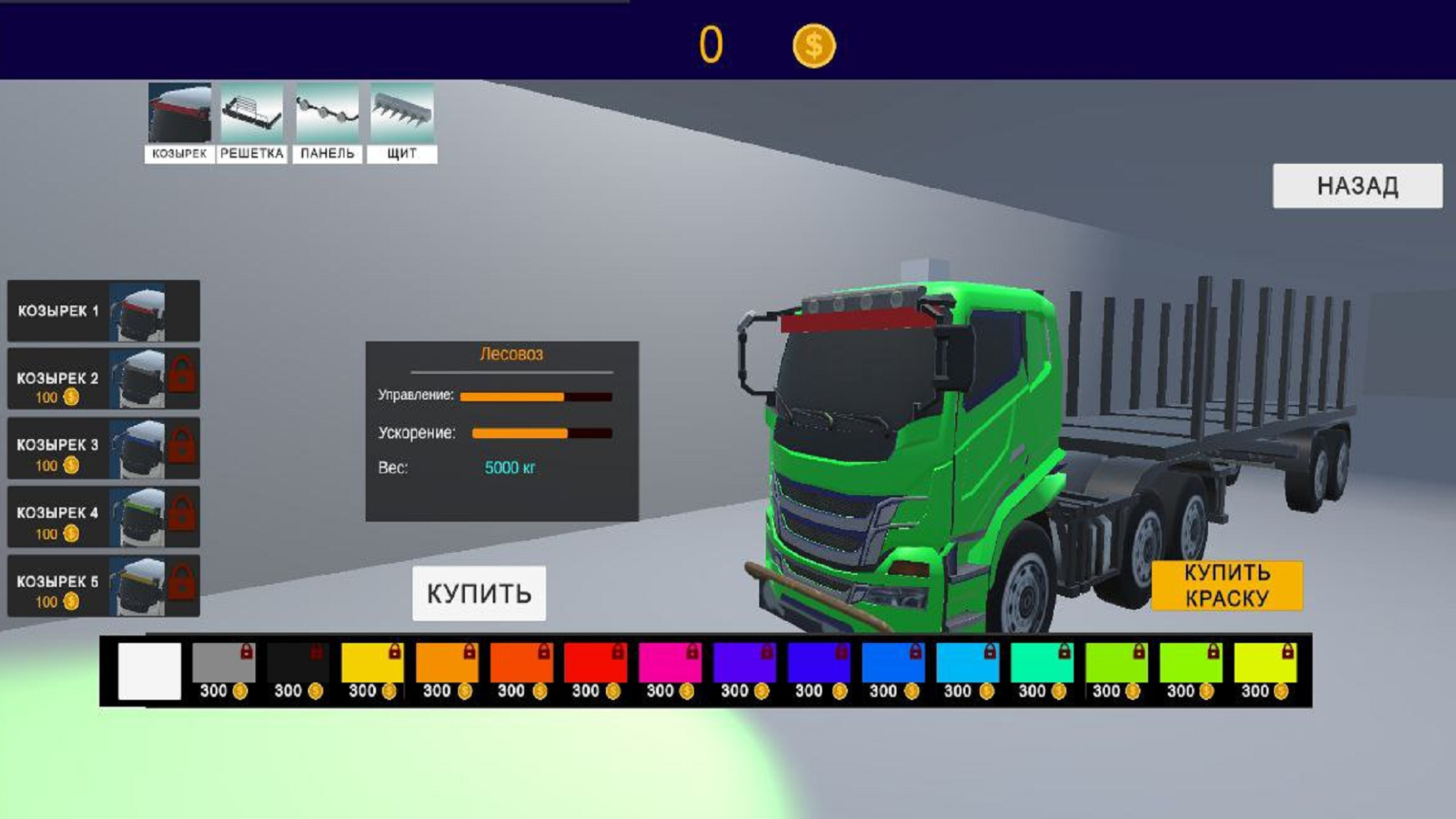
Task: Select the unlocked Козырек 1 option
Action: [x=102, y=311]
